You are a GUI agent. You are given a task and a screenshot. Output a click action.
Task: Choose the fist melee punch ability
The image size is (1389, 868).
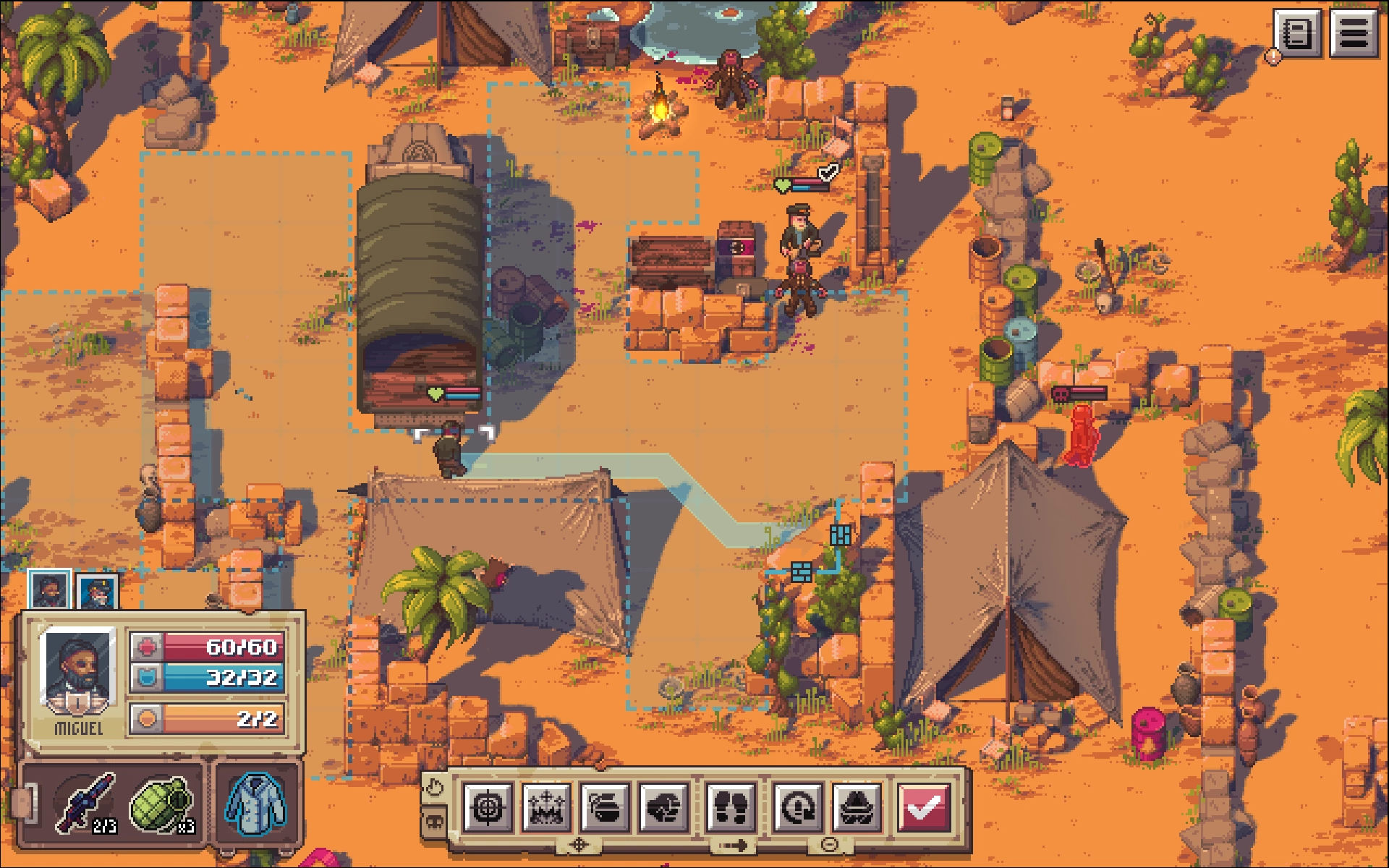click(664, 807)
